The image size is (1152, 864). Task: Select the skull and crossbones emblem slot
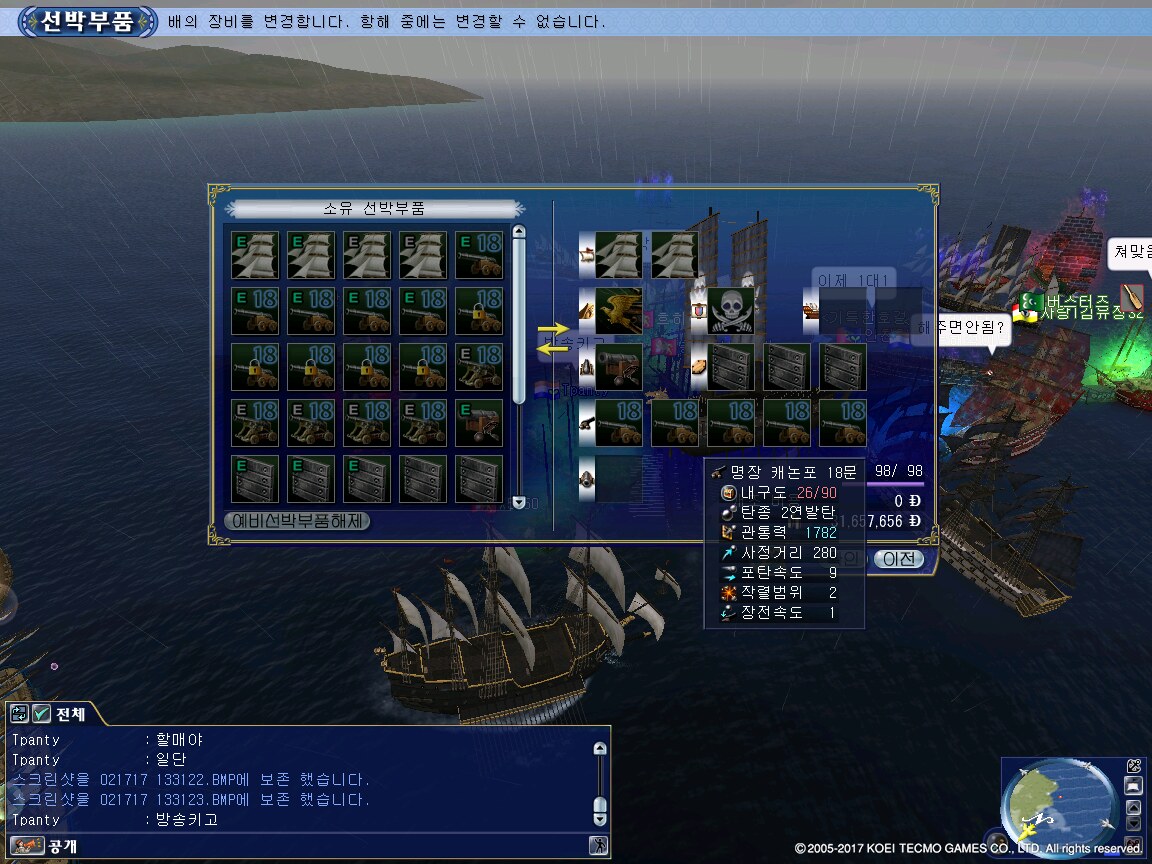point(730,311)
